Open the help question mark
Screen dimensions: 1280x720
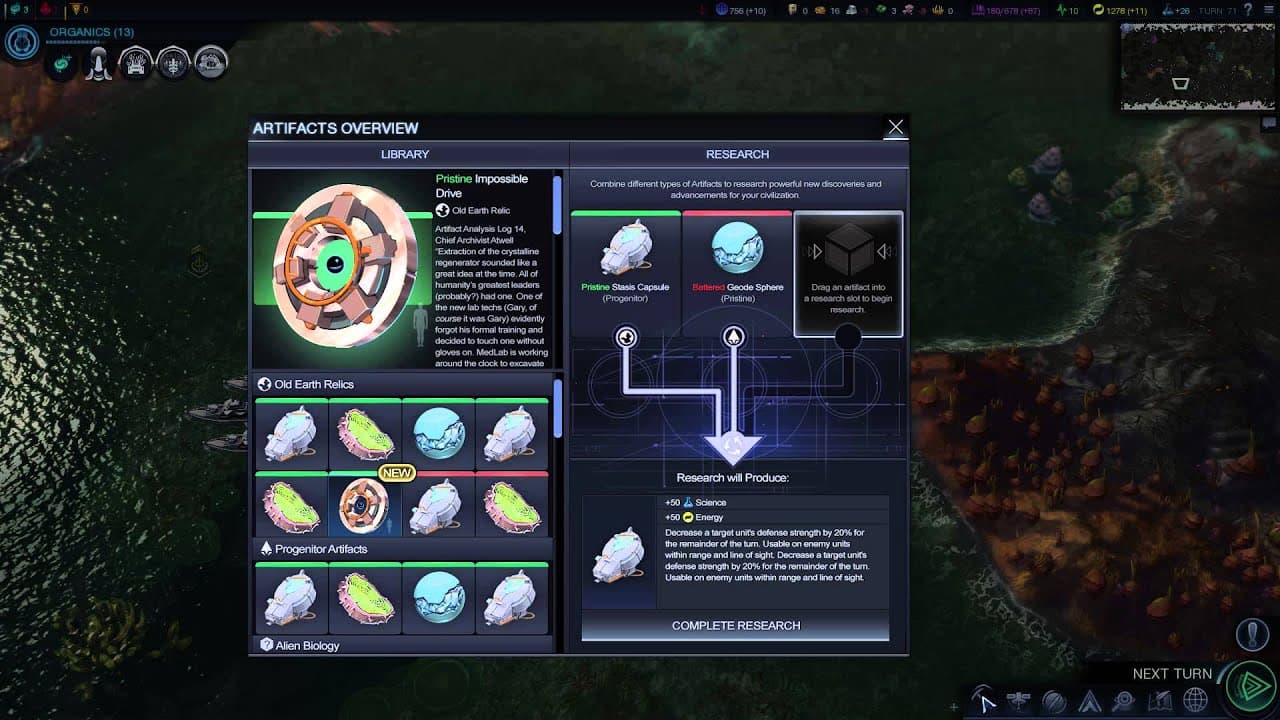1248,10
